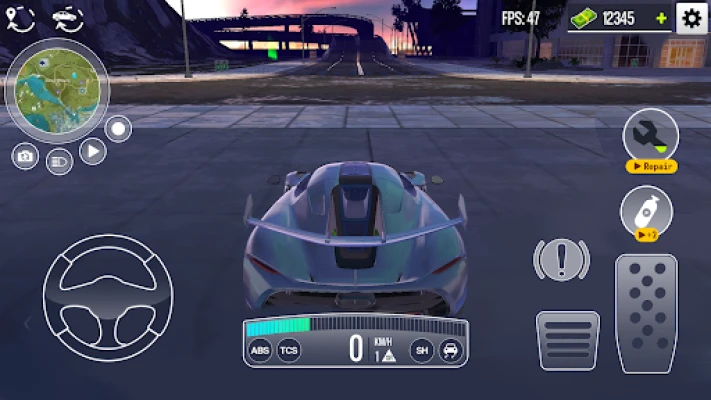This screenshot has height=400, width=711.
Task: Toggle the SH button on the speedometer
Action: (x=421, y=350)
